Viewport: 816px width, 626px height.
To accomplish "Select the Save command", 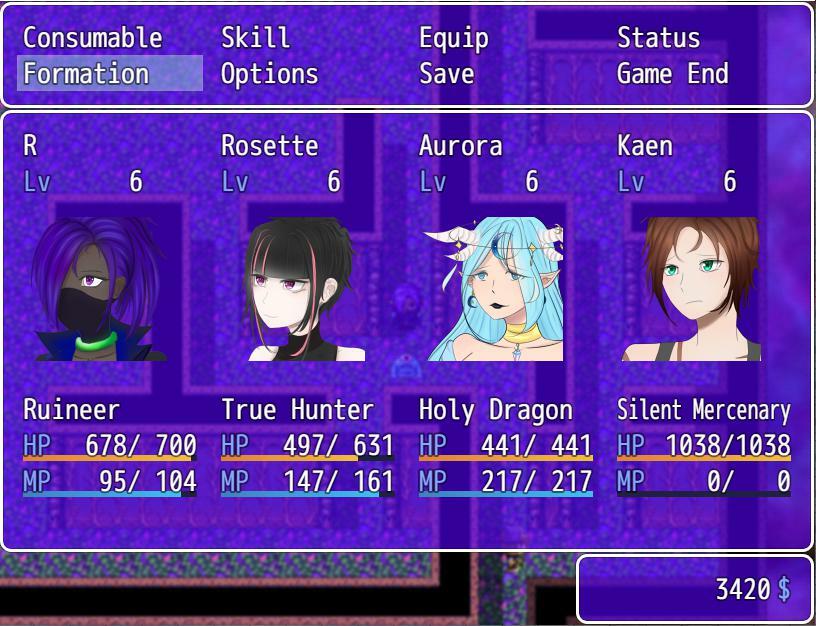I will tap(446, 74).
